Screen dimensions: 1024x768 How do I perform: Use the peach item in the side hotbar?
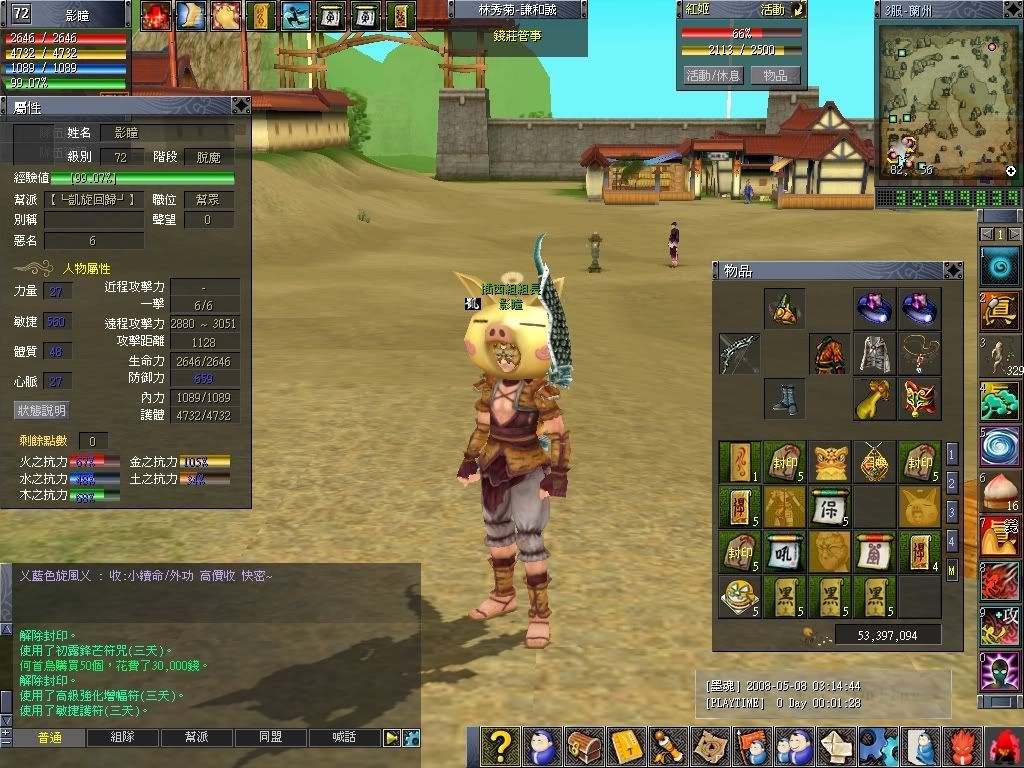coord(1000,492)
